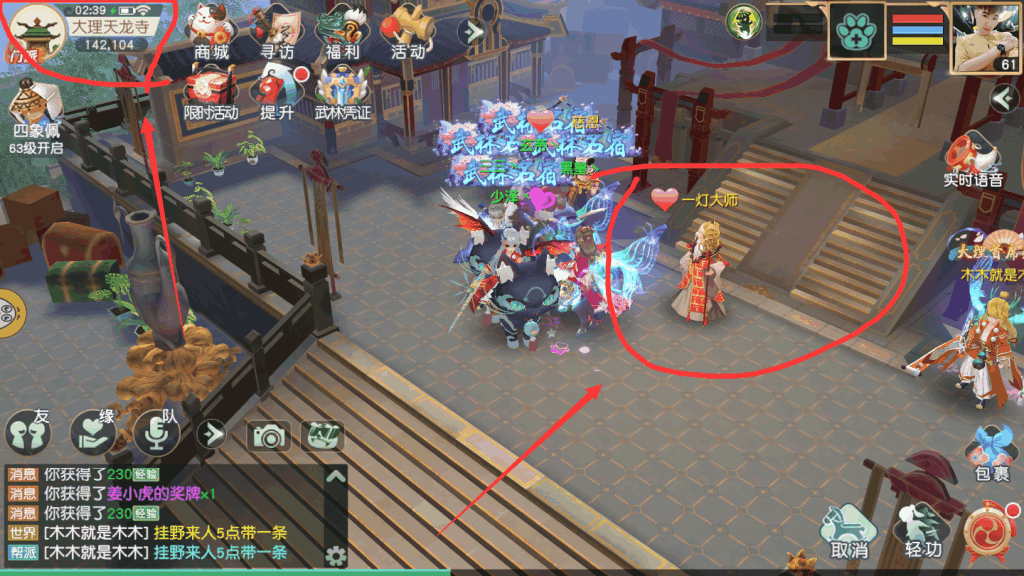
Task: Open the 实时语音 real-time voice
Action: click(972, 160)
